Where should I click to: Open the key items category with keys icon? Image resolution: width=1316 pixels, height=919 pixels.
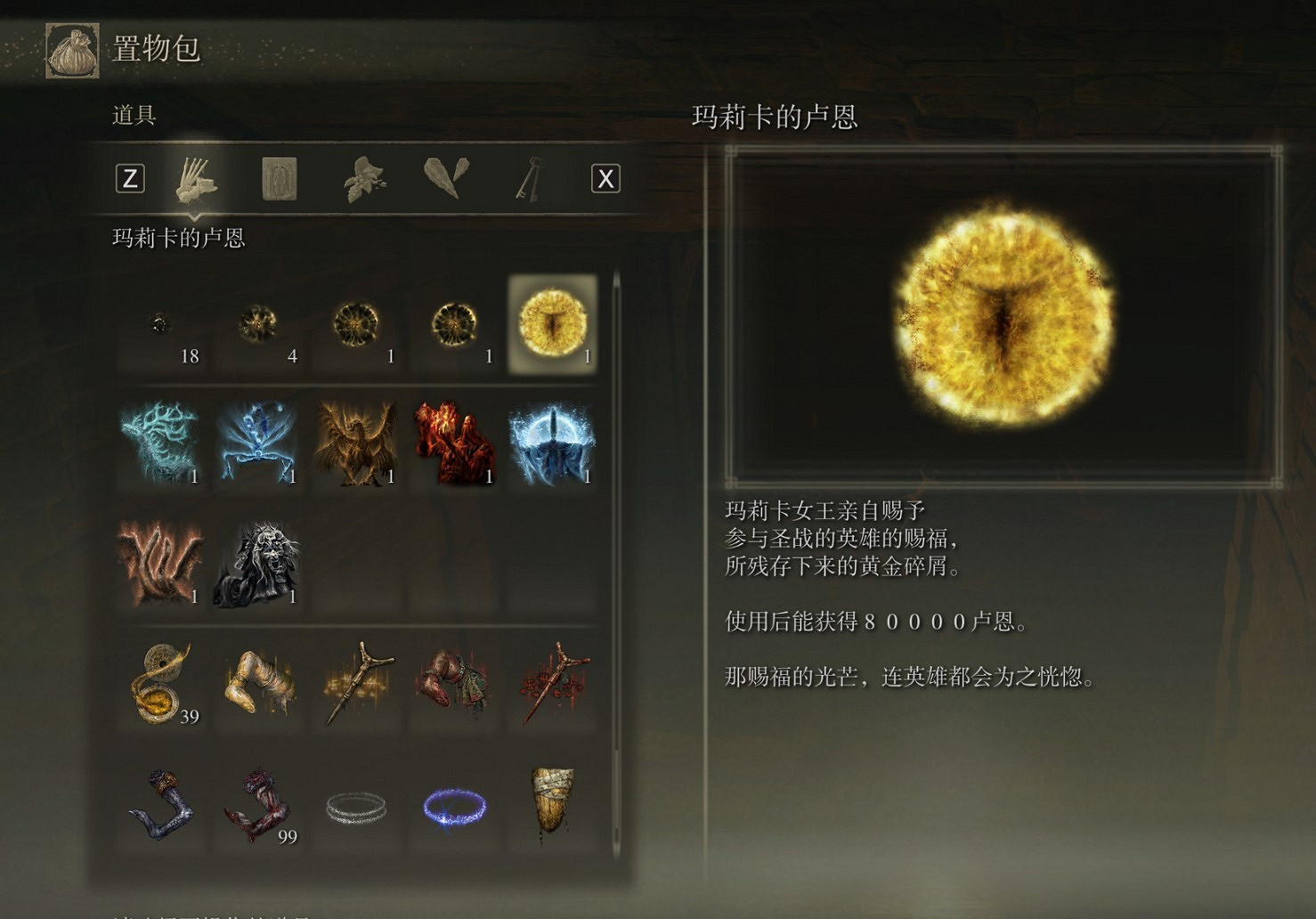point(531,178)
